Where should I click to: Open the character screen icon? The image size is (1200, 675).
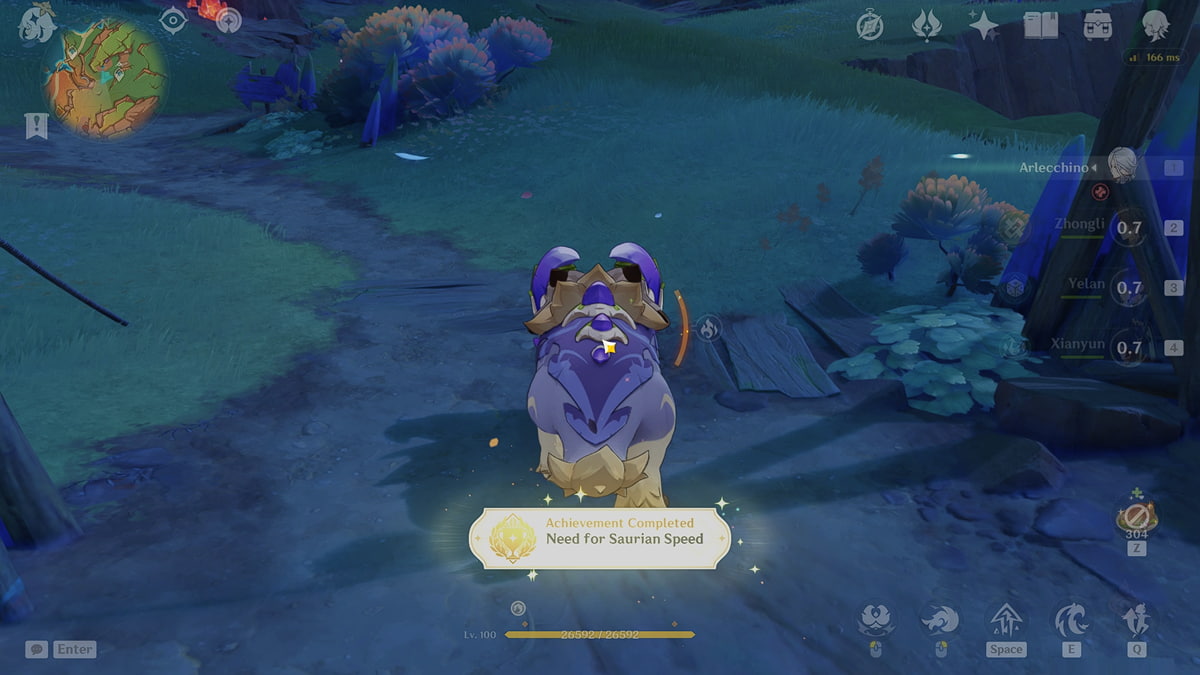1156,26
